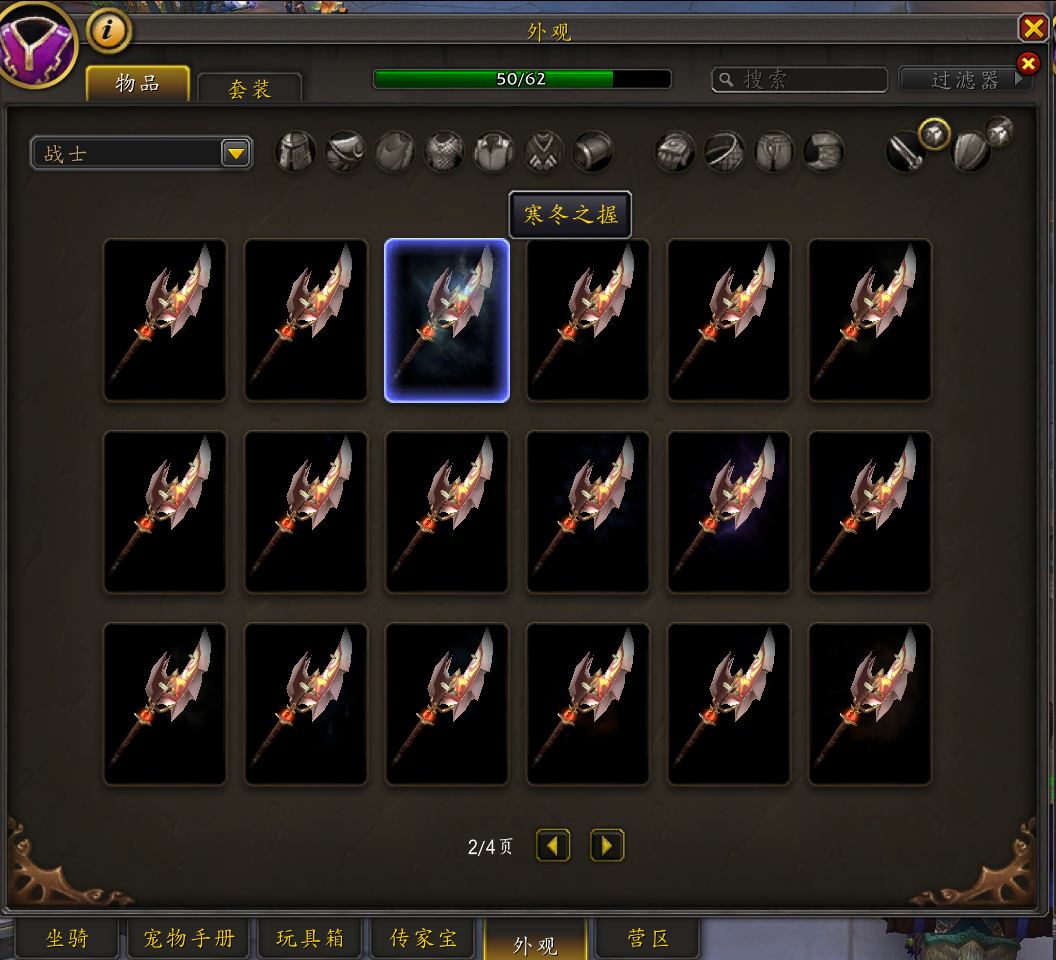
Task: Click the 搜索 search box
Action: [x=800, y=80]
